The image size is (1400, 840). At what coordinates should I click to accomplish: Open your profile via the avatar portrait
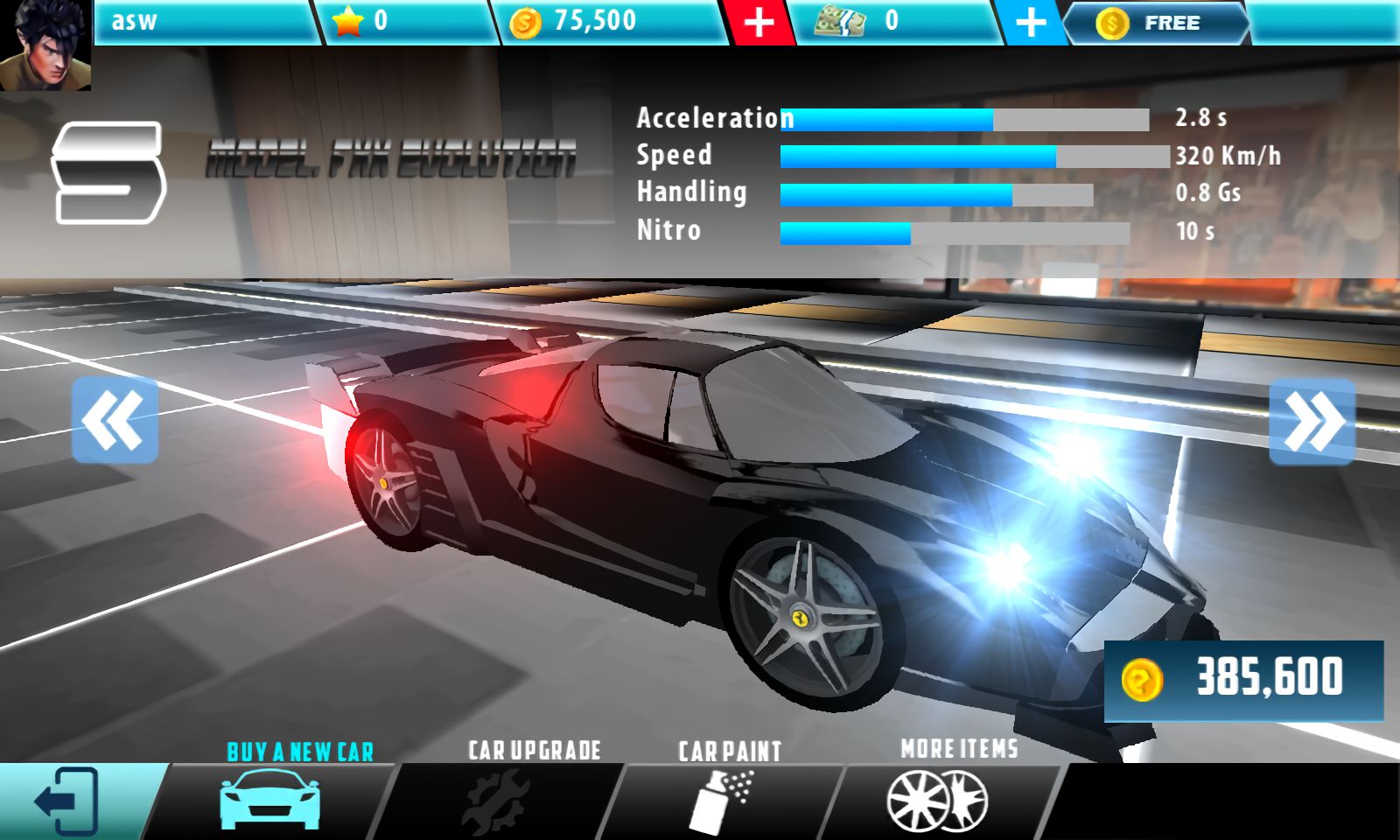pos(45,45)
